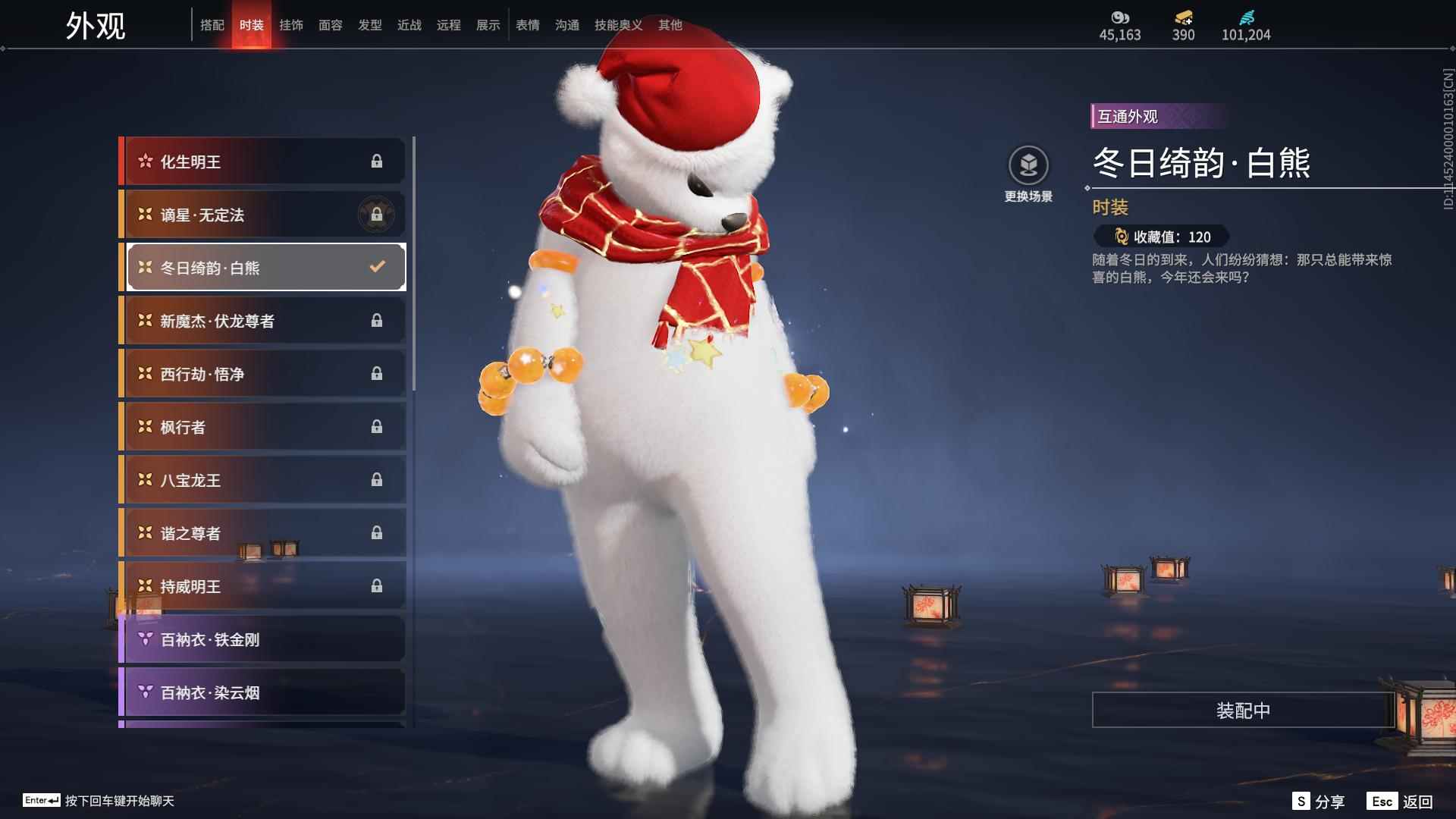Open the 挂饰 accessories tab
This screenshot has height=819, width=1456.
coord(290,25)
